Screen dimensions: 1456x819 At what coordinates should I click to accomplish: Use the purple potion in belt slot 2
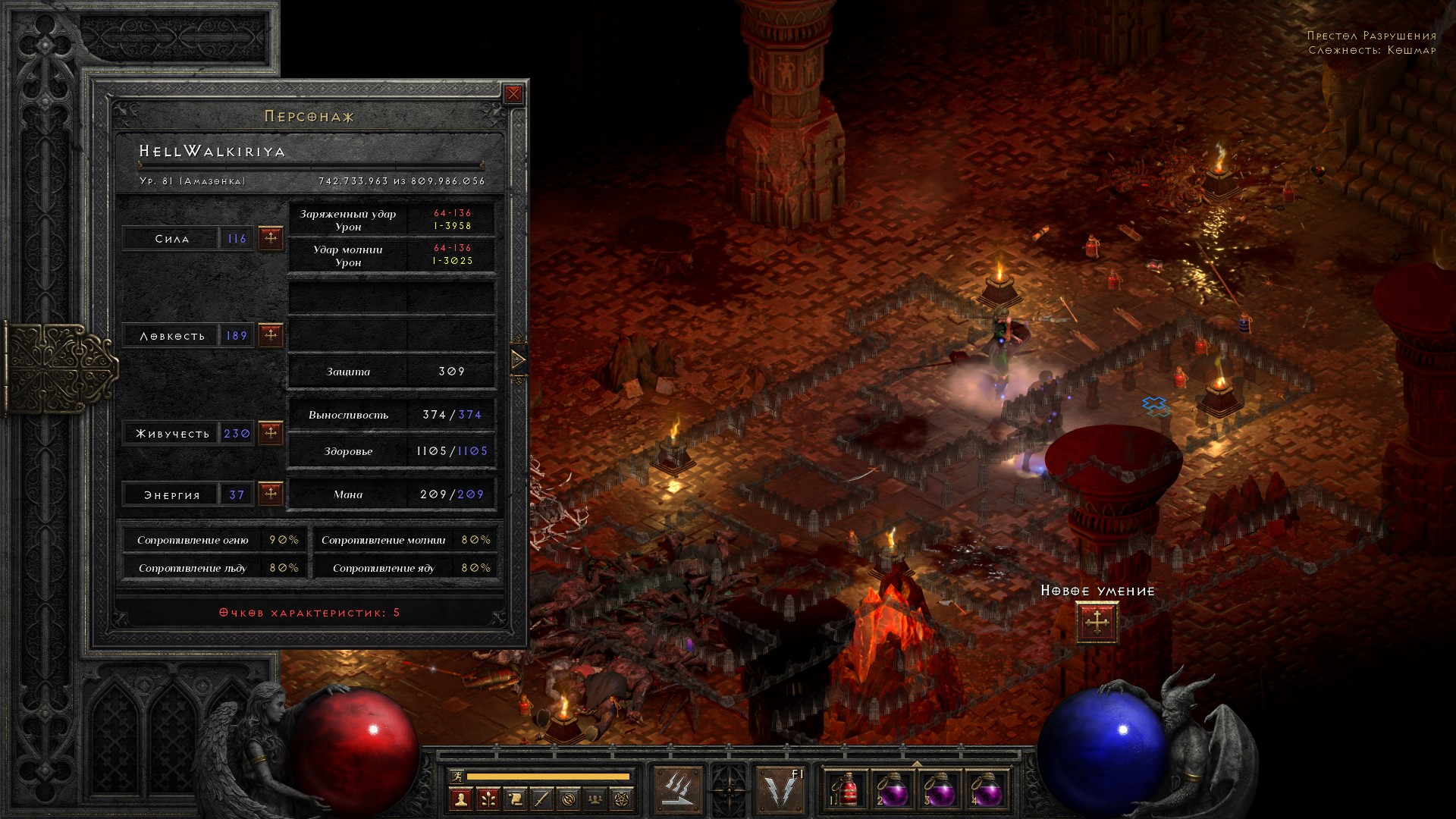point(892,791)
